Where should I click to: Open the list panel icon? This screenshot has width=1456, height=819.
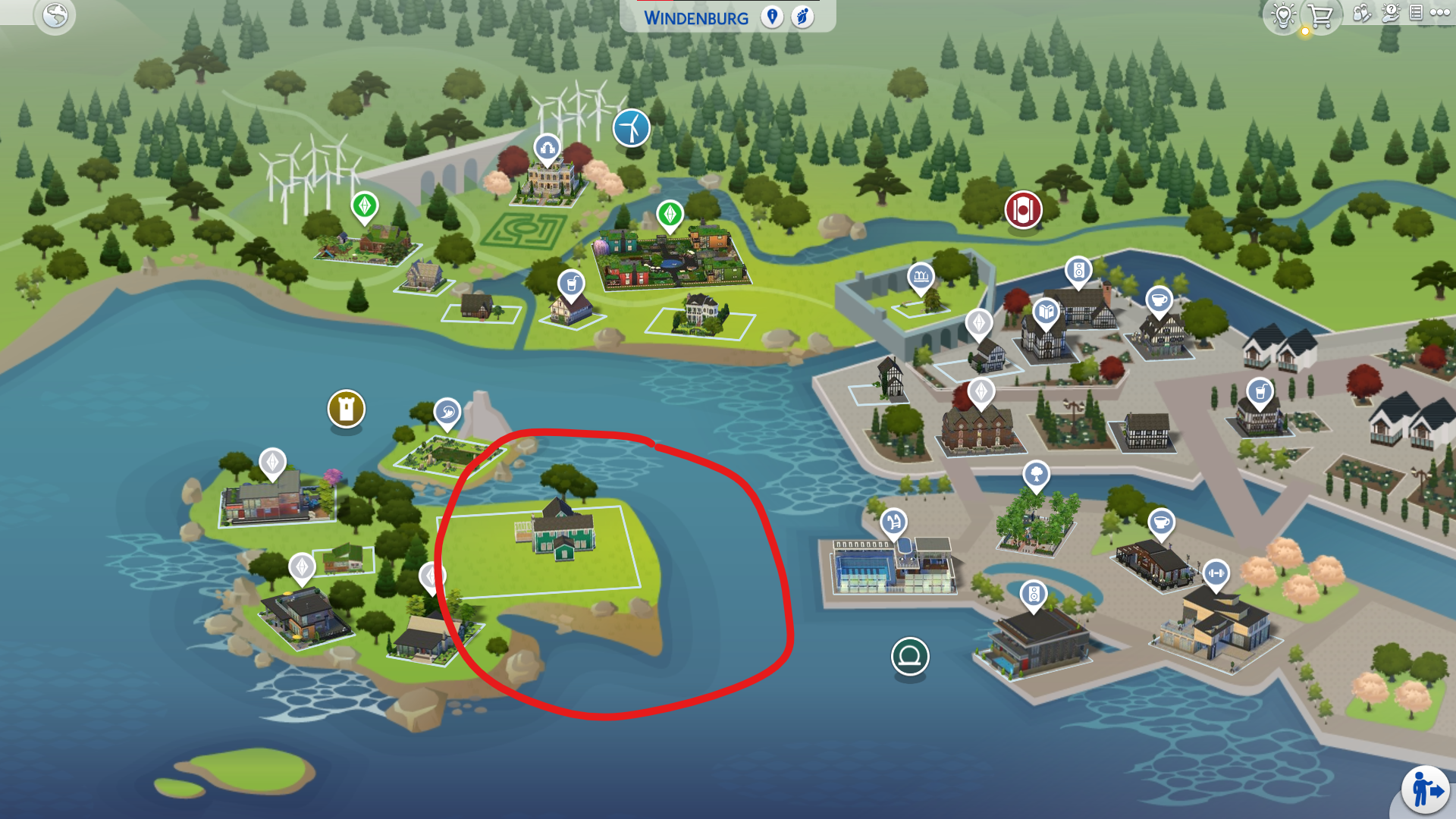[x=1416, y=13]
